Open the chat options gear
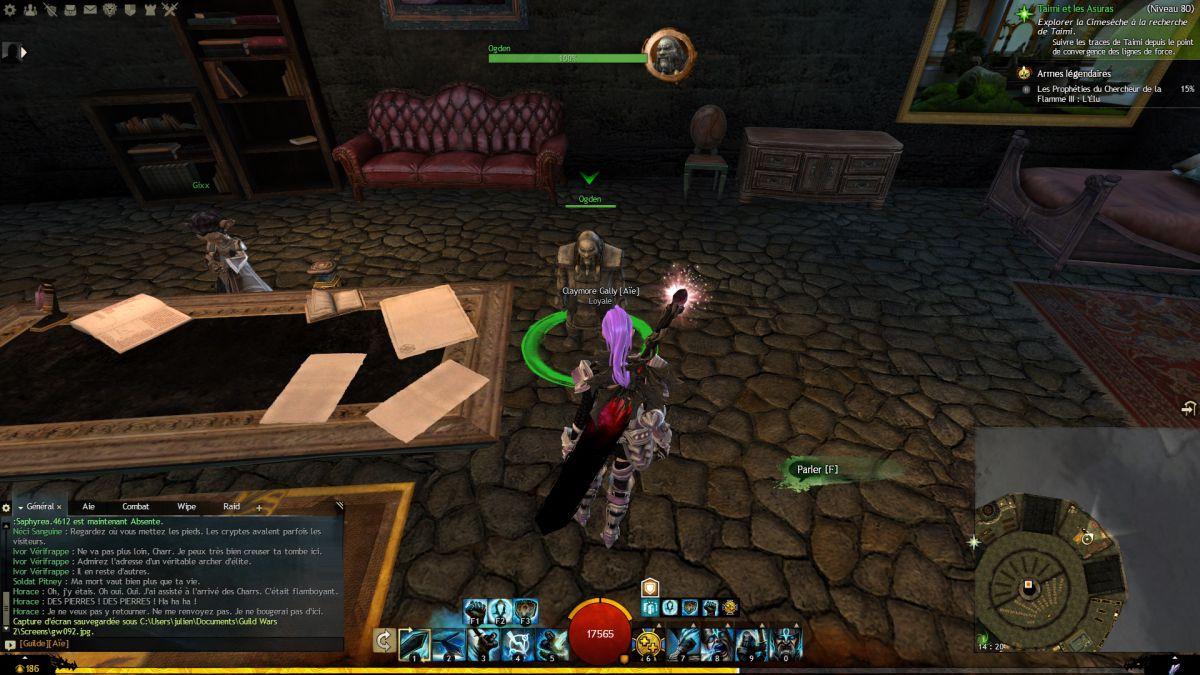The height and width of the screenshot is (675, 1200). coord(6,508)
